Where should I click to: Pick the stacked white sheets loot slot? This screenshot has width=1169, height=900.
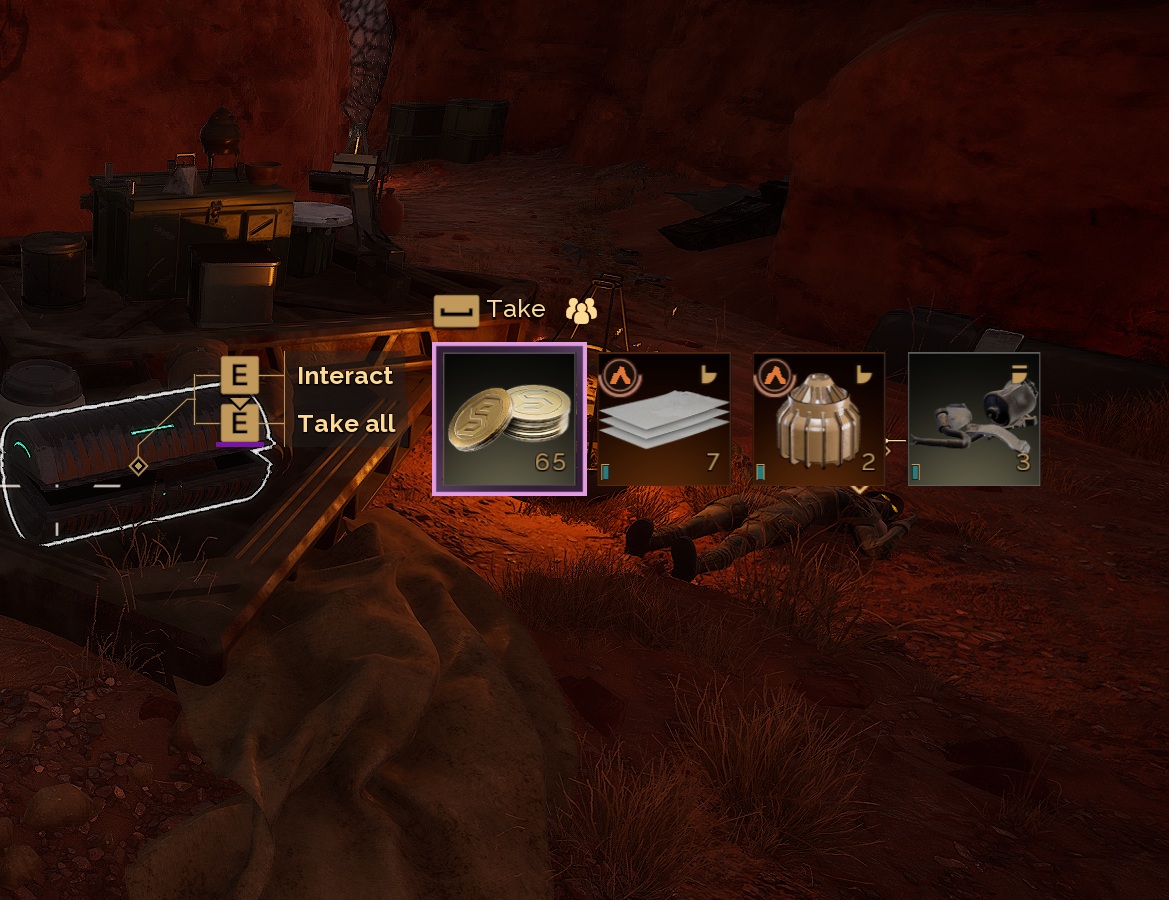pos(664,419)
